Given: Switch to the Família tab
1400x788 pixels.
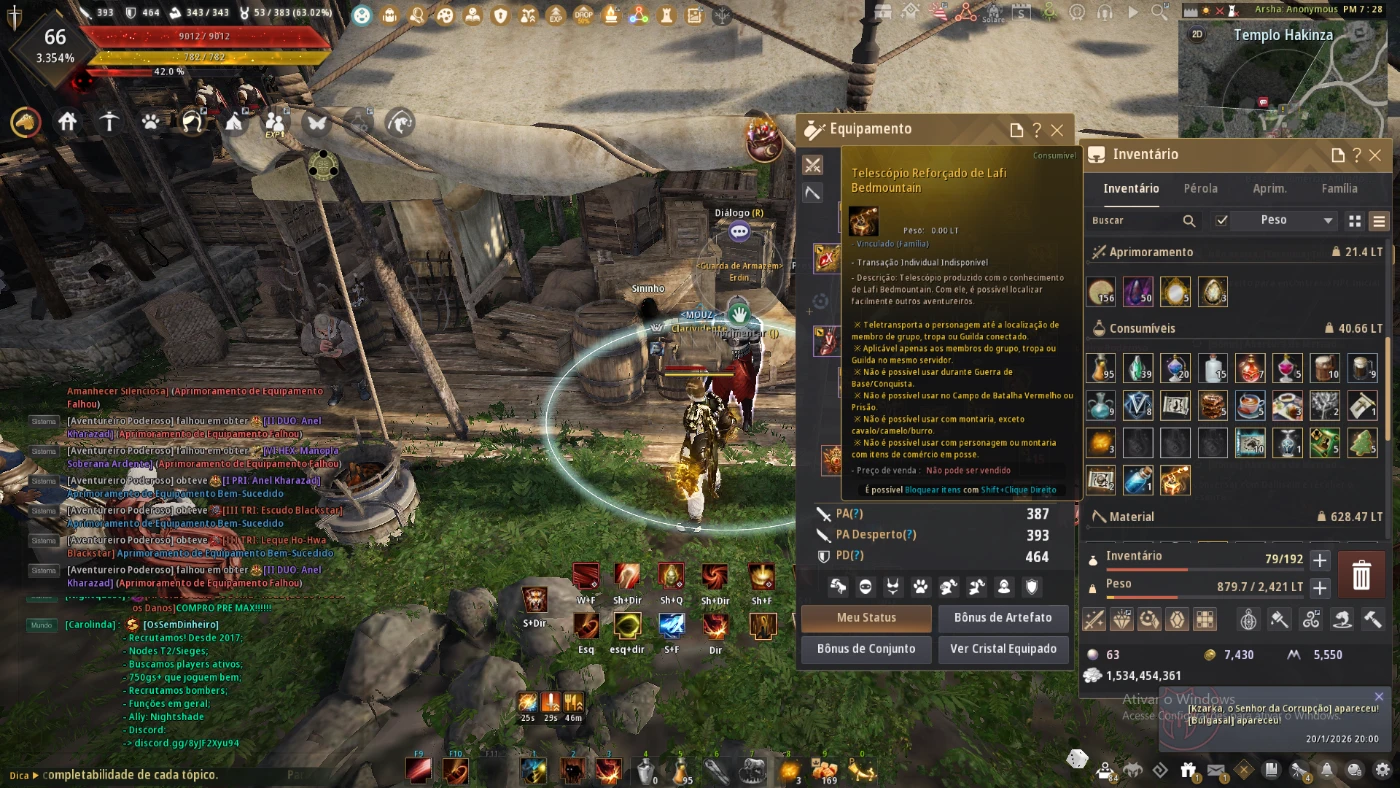Looking at the screenshot, I should (x=1339, y=188).
